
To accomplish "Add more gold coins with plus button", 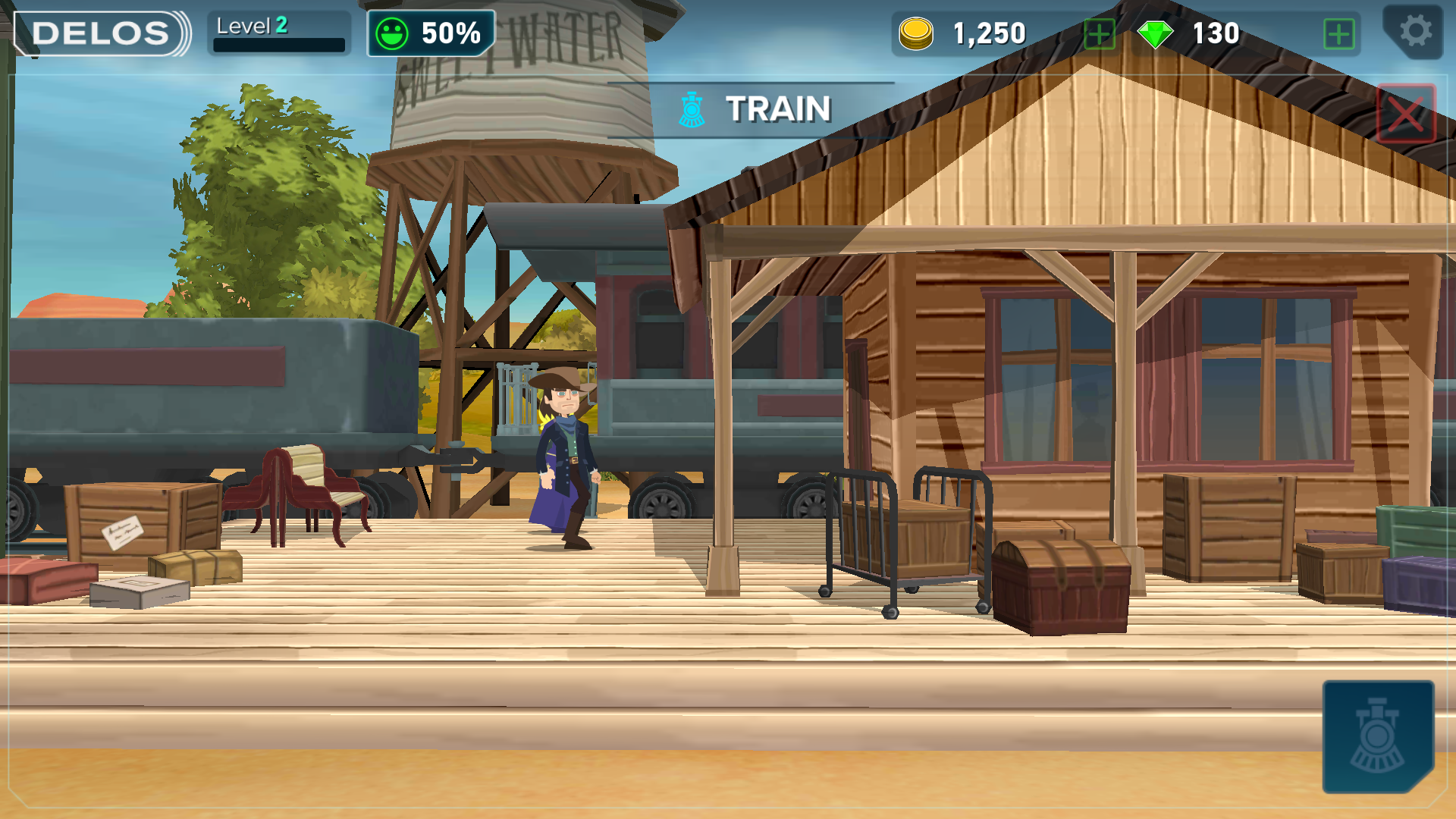I will coord(1099,34).
